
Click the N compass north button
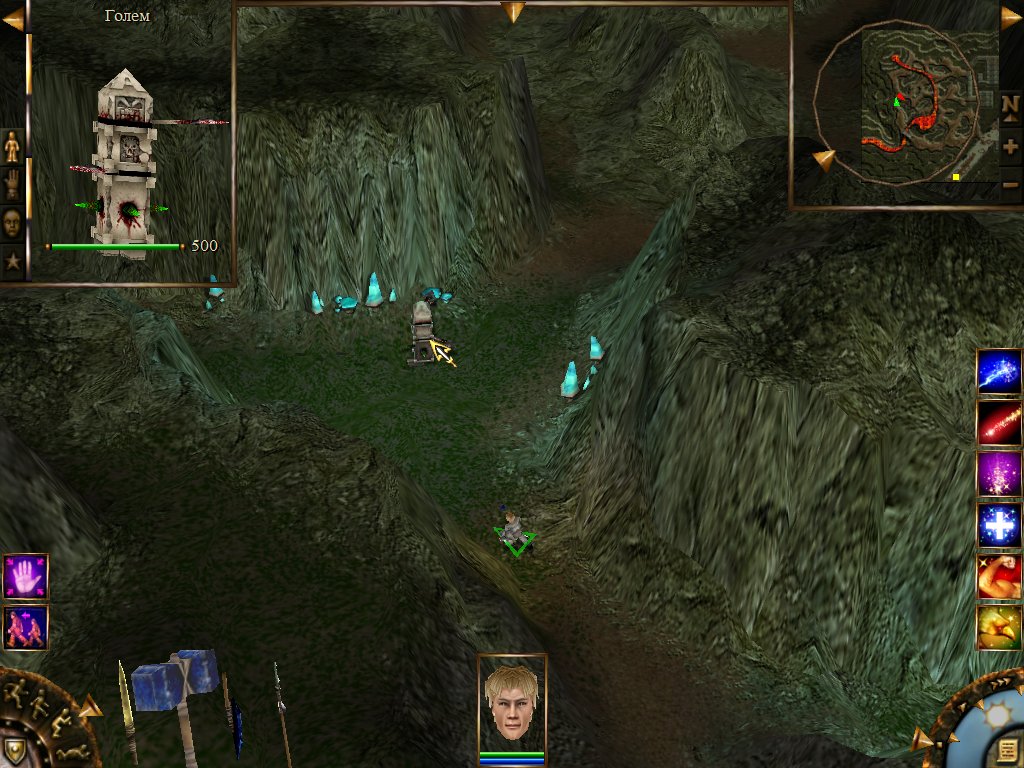1010,105
